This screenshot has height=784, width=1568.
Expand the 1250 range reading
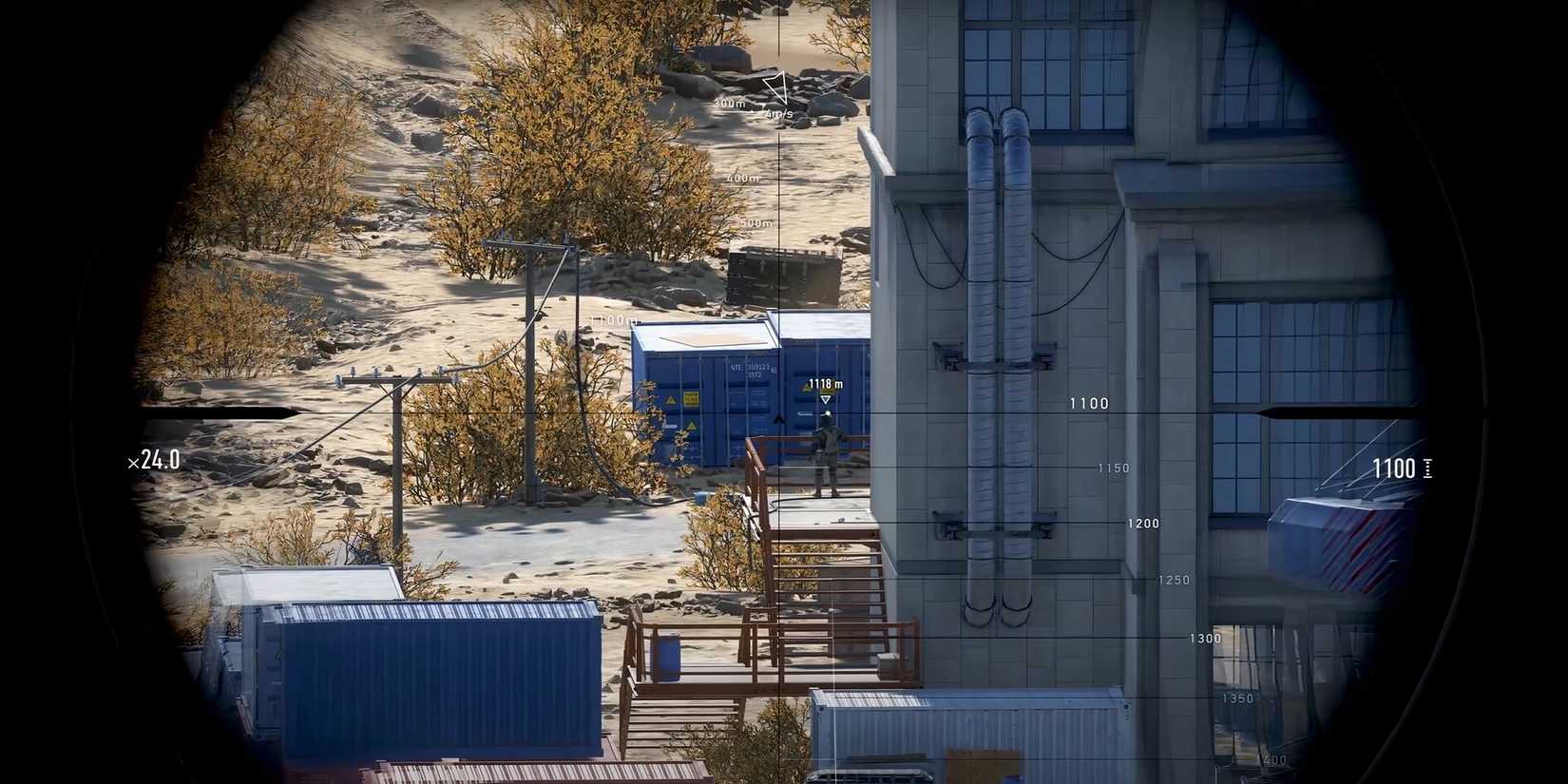1176,580
